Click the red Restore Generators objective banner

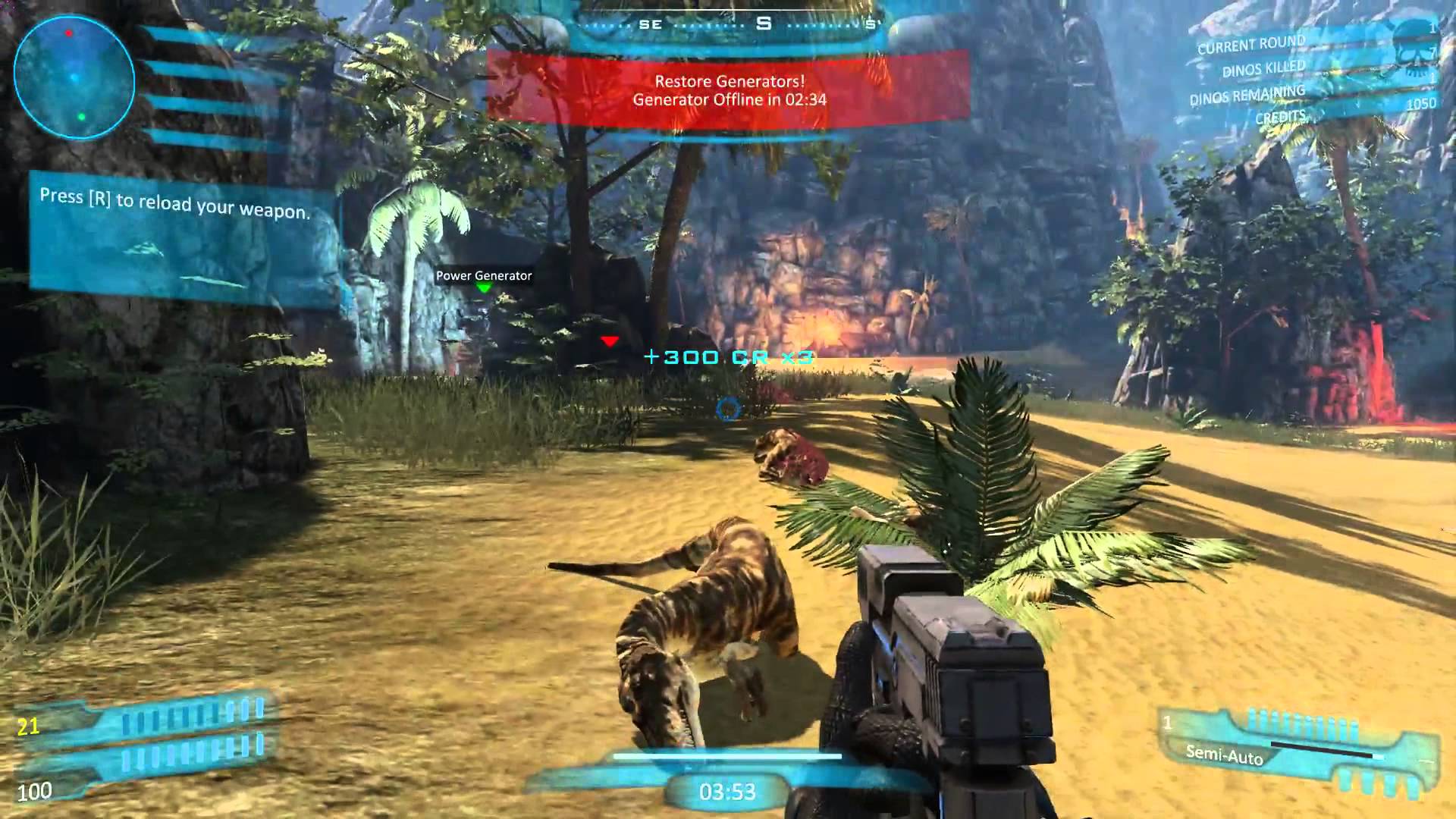click(729, 89)
